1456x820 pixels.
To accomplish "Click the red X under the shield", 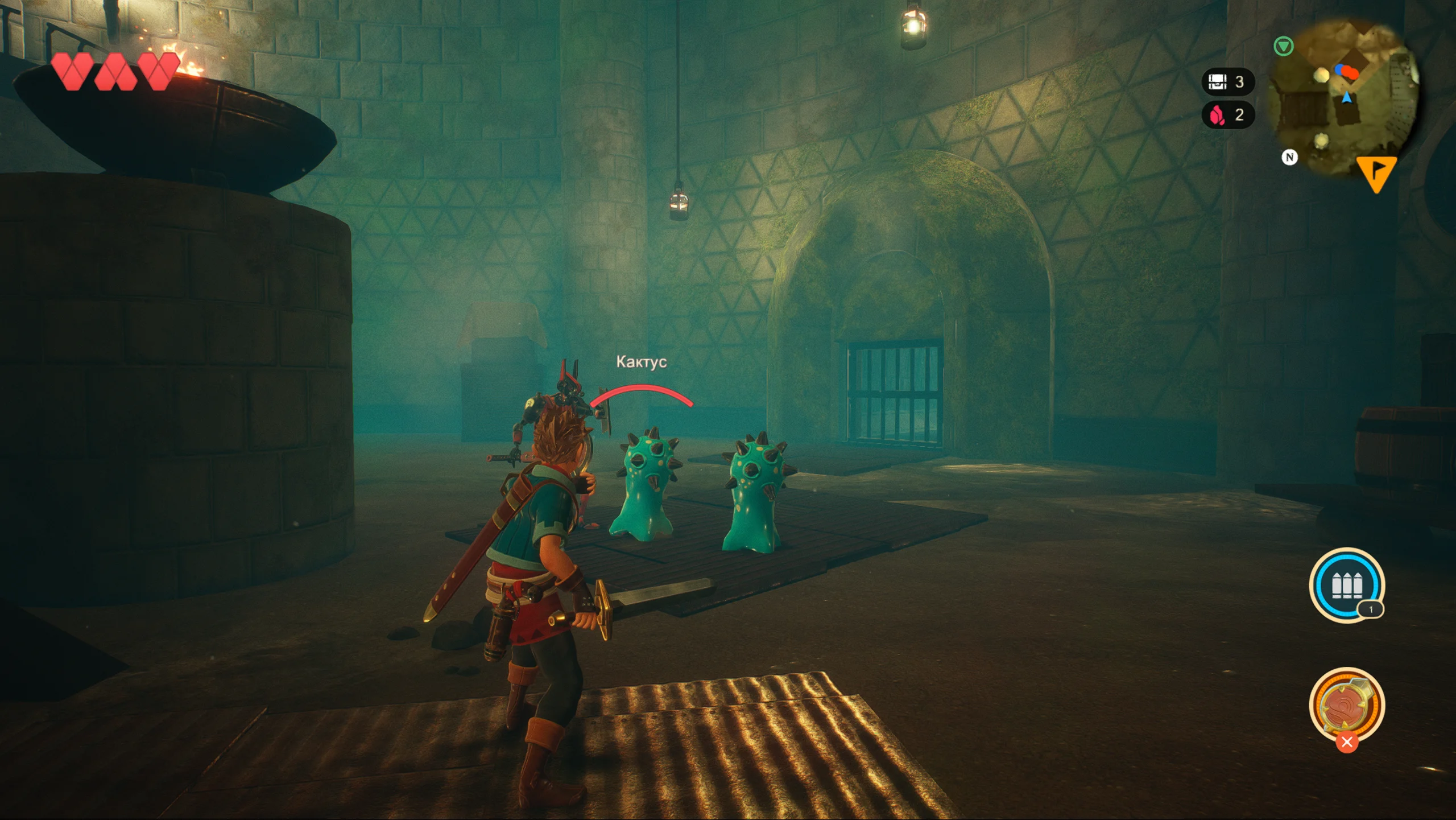I will click(1346, 742).
